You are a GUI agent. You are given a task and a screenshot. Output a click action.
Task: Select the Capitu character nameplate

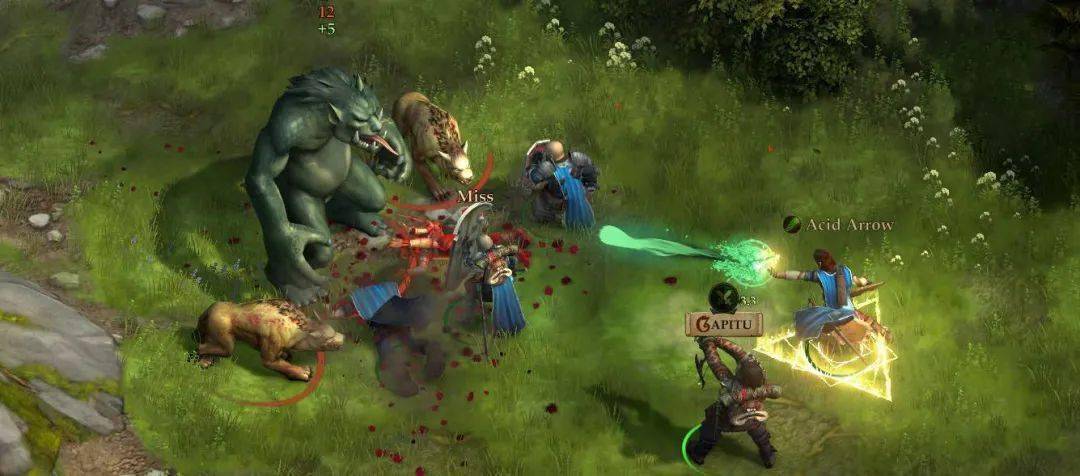pyautogui.click(x=724, y=324)
